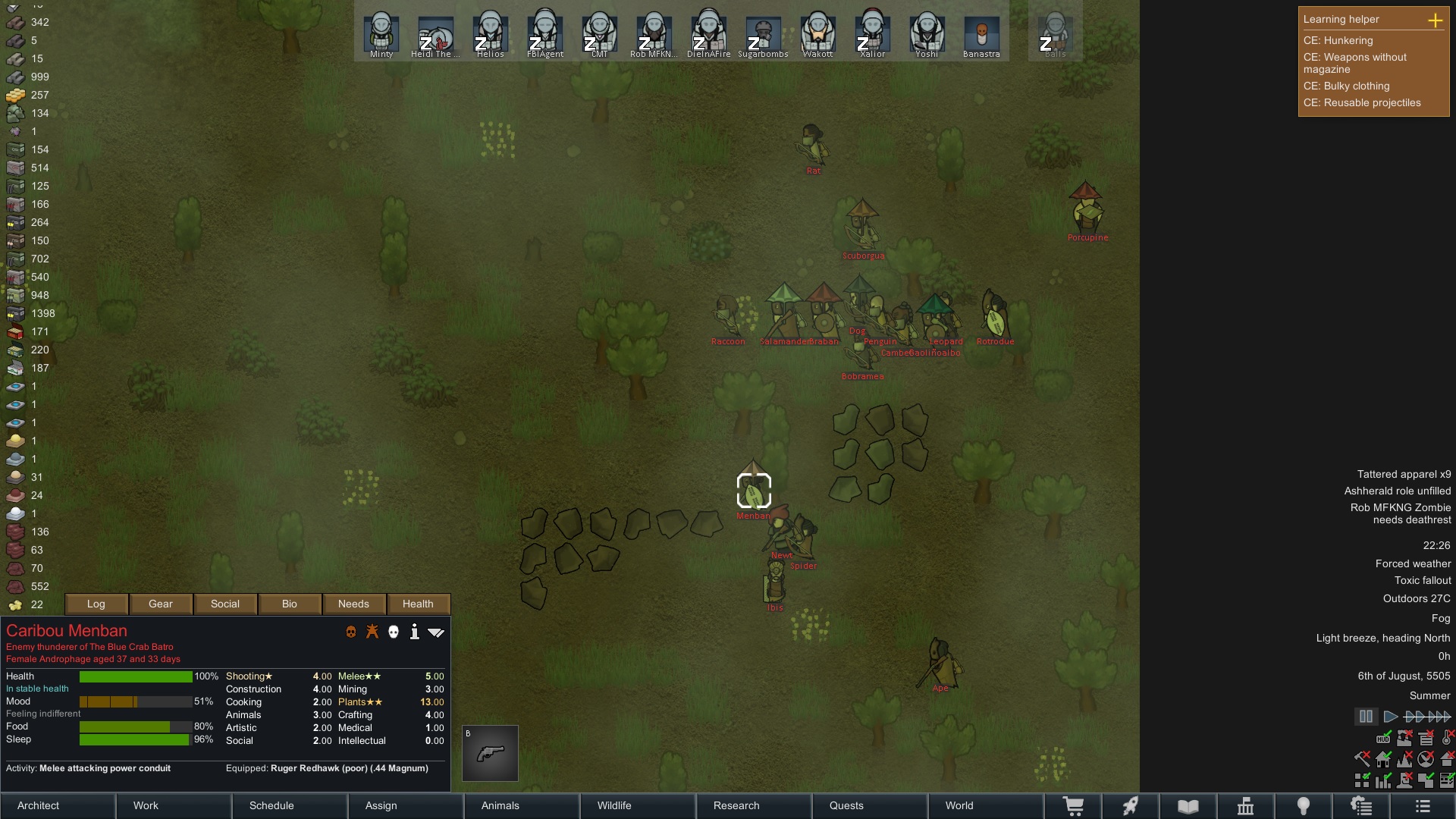View the Quests tab
The image size is (1456, 819).
[x=871, y=805]
